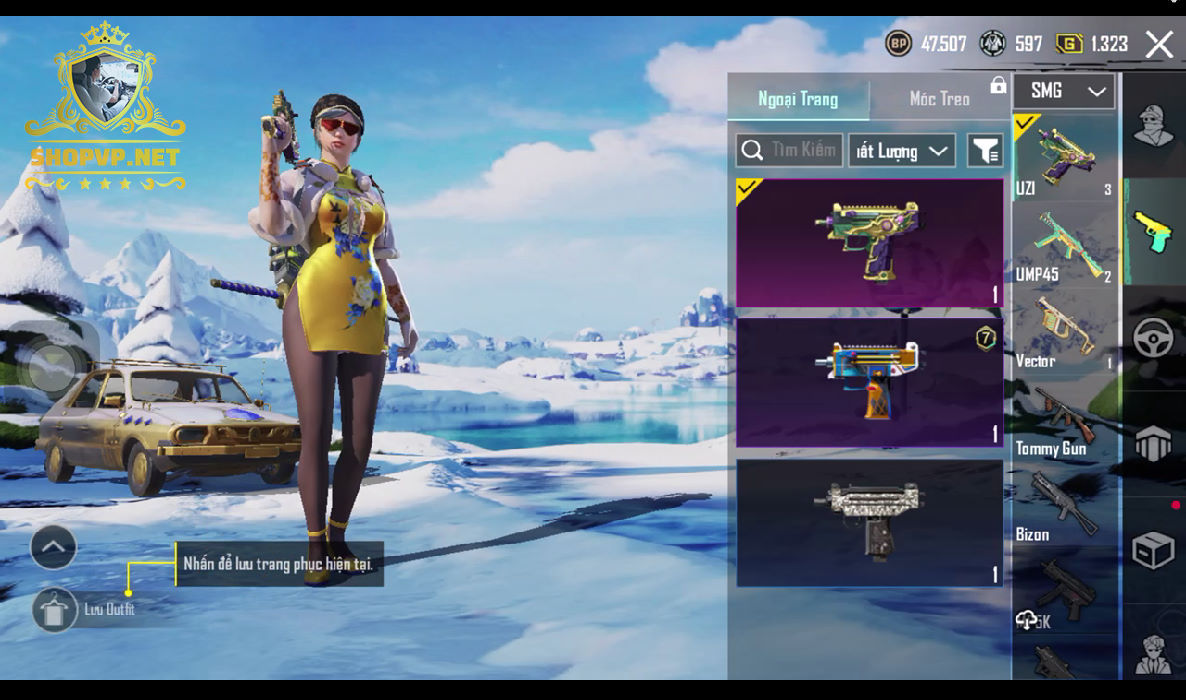Switch to the Ngoại Trang tab
This screenshot has width=1186, height=700.
(x=798, y=99)
